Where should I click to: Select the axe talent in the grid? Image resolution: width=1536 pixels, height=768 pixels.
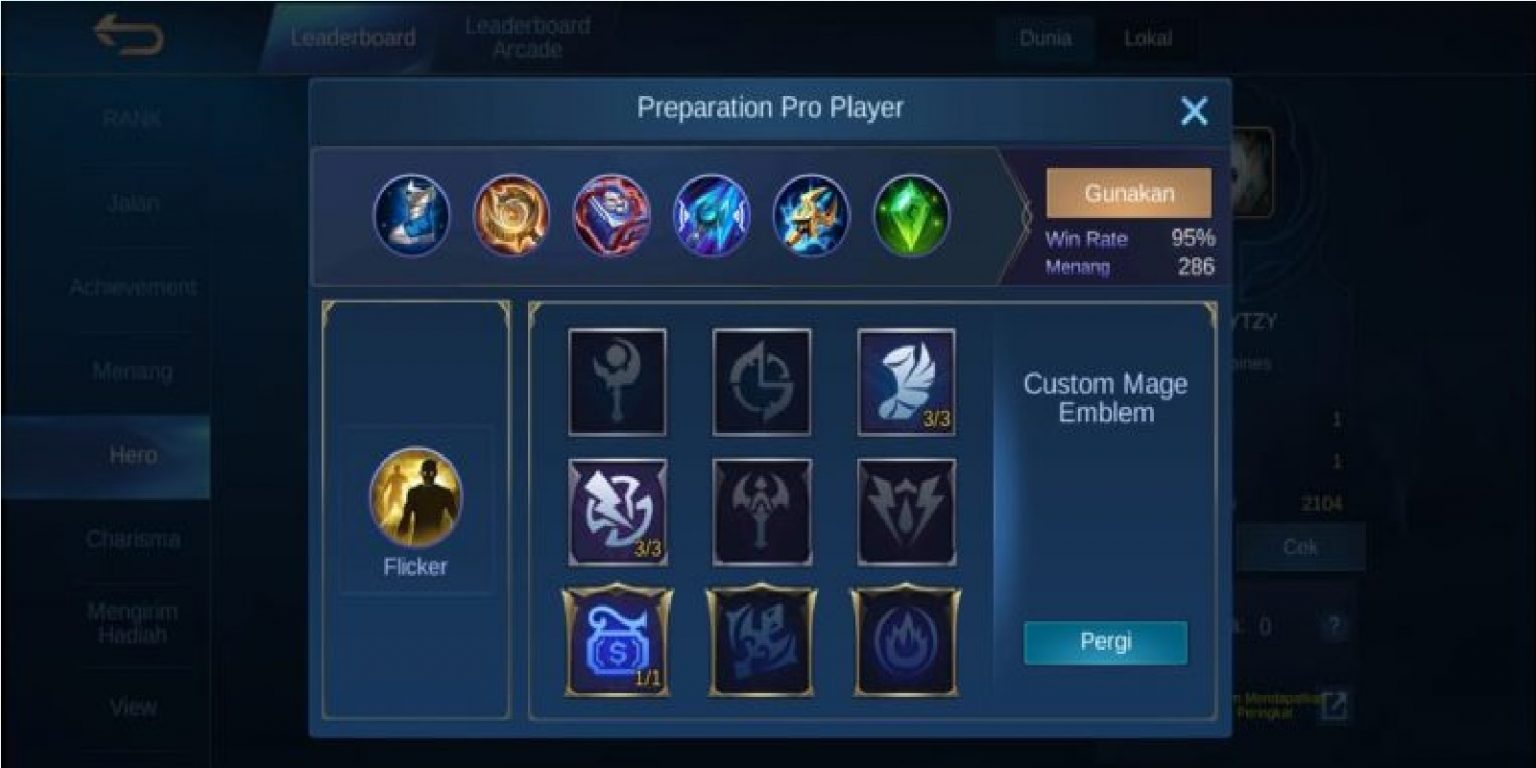(761, 512)
